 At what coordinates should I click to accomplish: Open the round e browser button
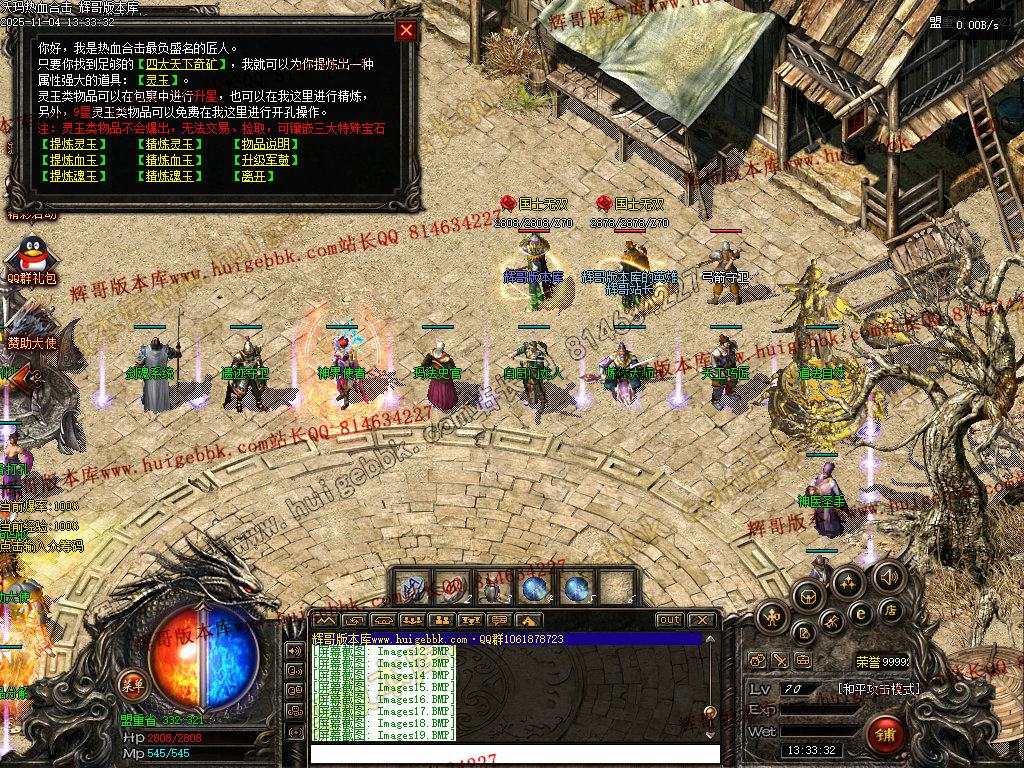tap(859, 613)
